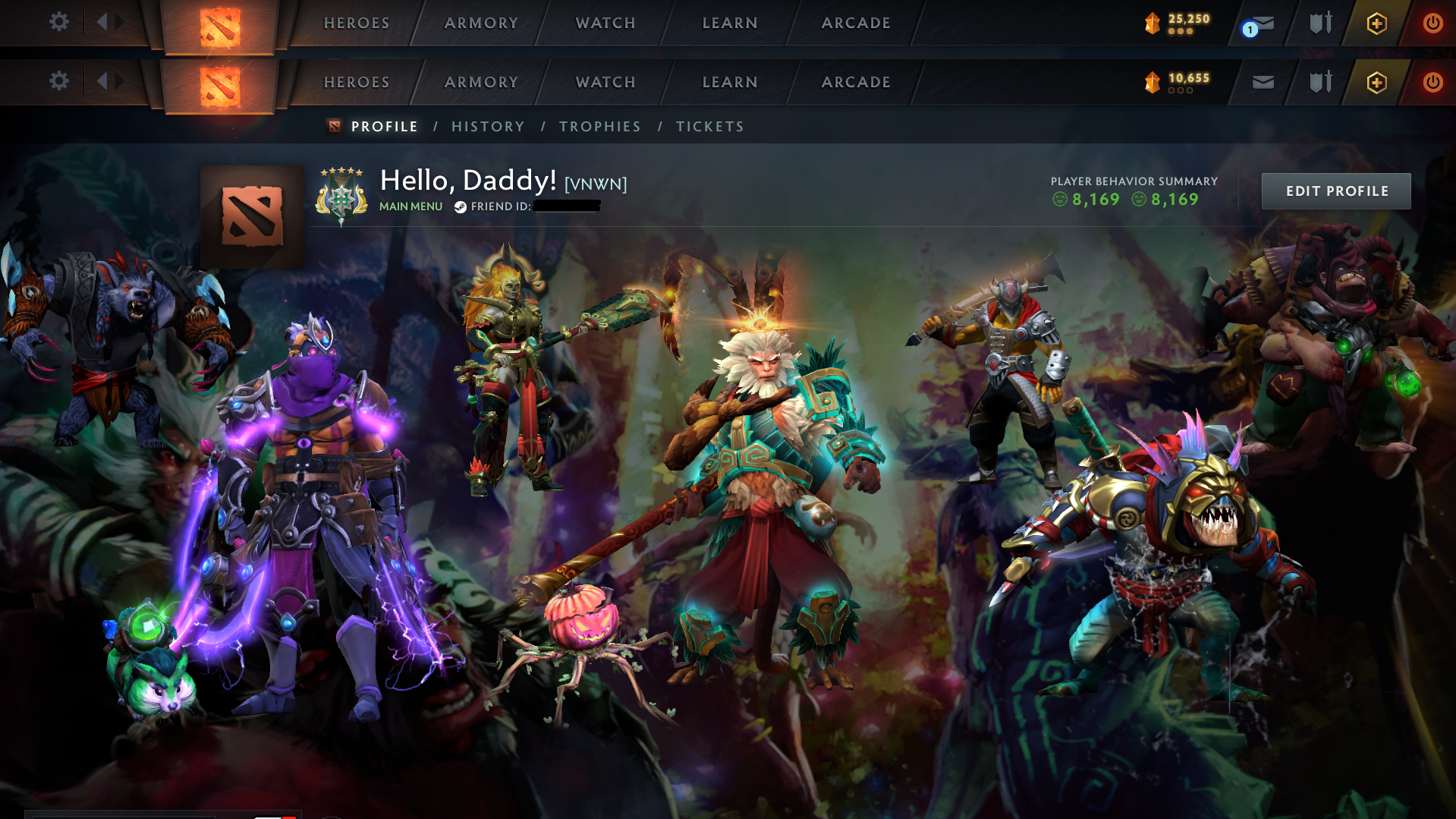Click the smiley icon beside FRIEND ID

pos(460,206)
